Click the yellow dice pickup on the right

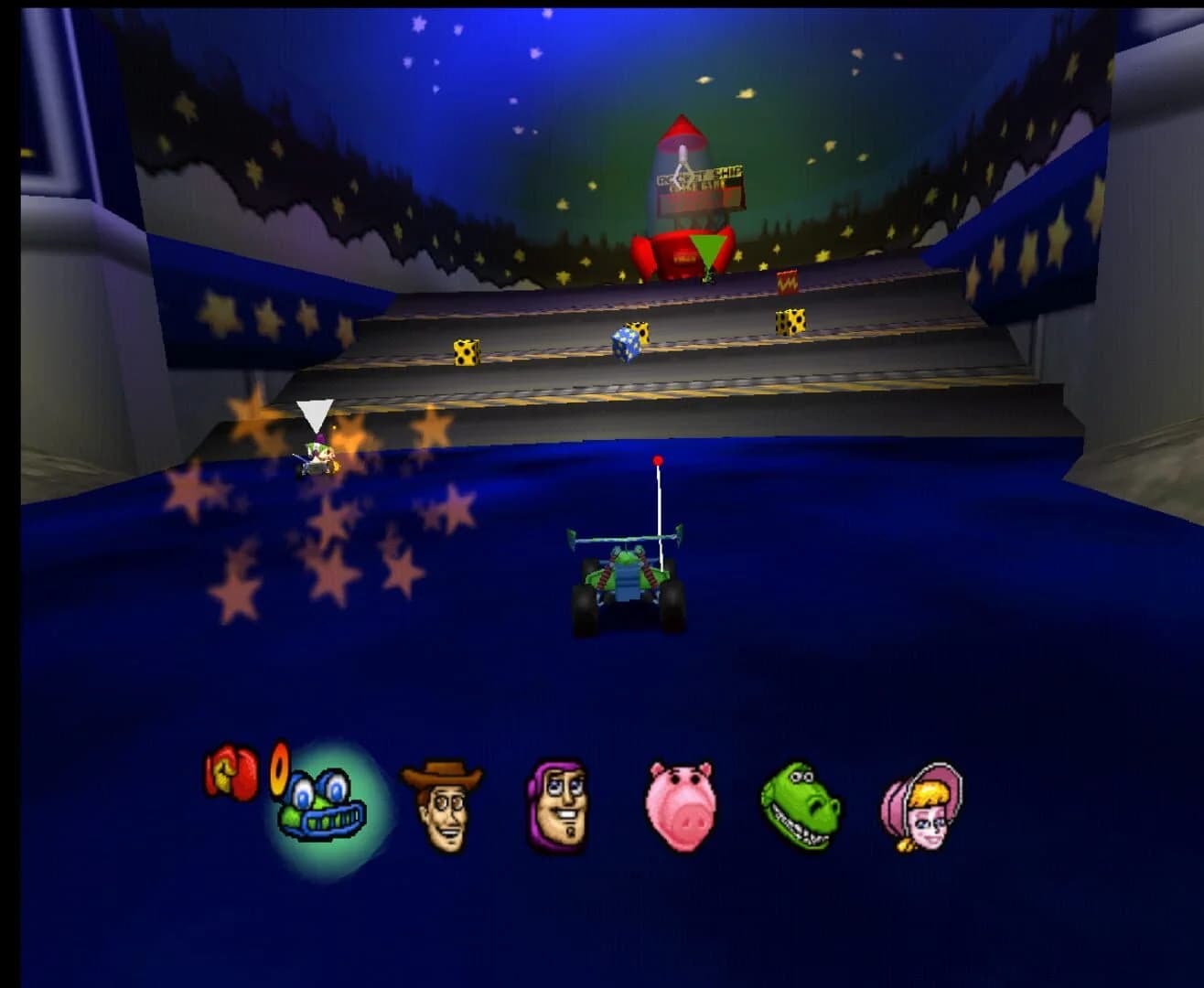click(x=792, y=322)
